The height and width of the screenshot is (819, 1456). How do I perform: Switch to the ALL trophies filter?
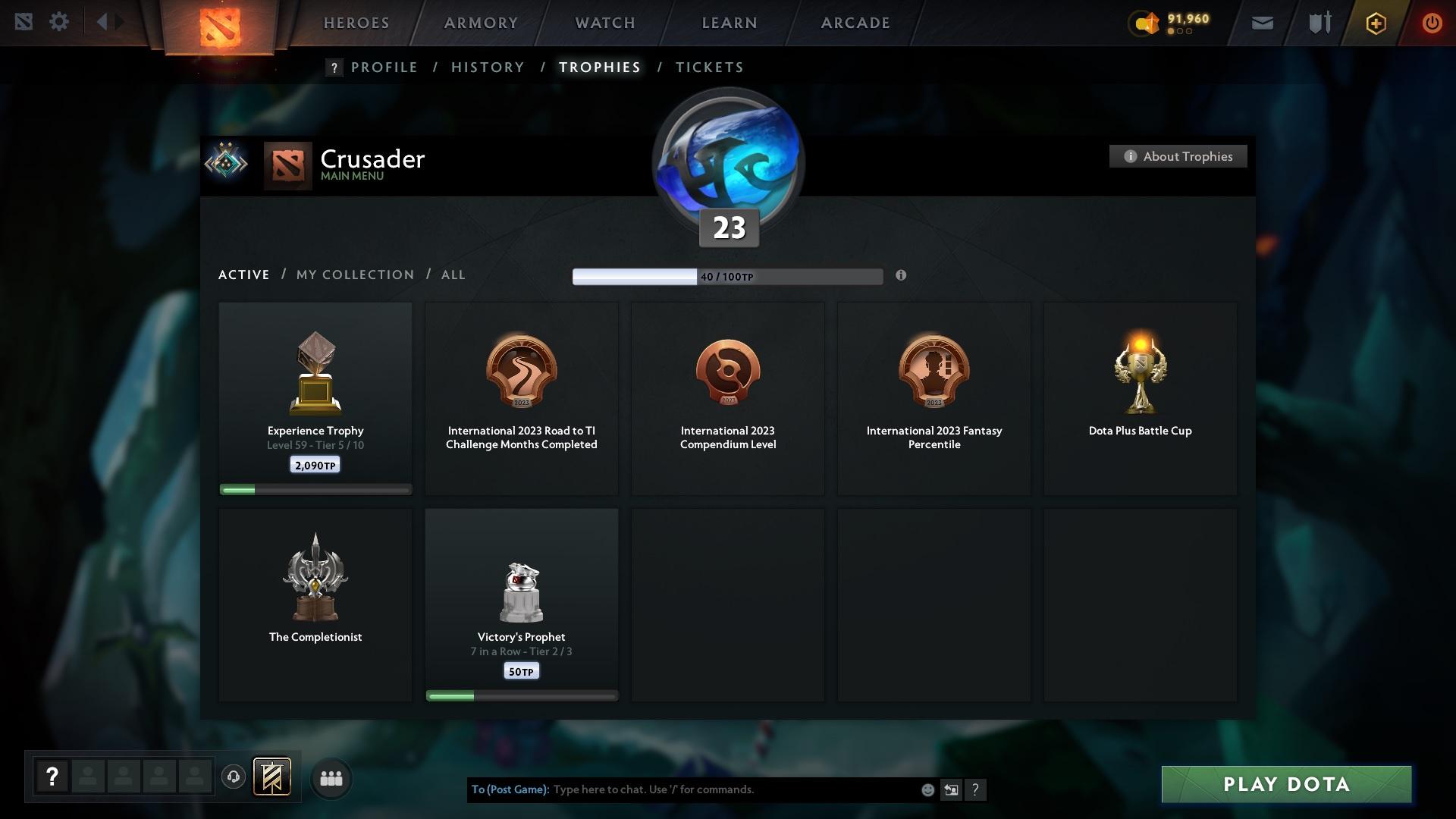click(x=453, y=275)
